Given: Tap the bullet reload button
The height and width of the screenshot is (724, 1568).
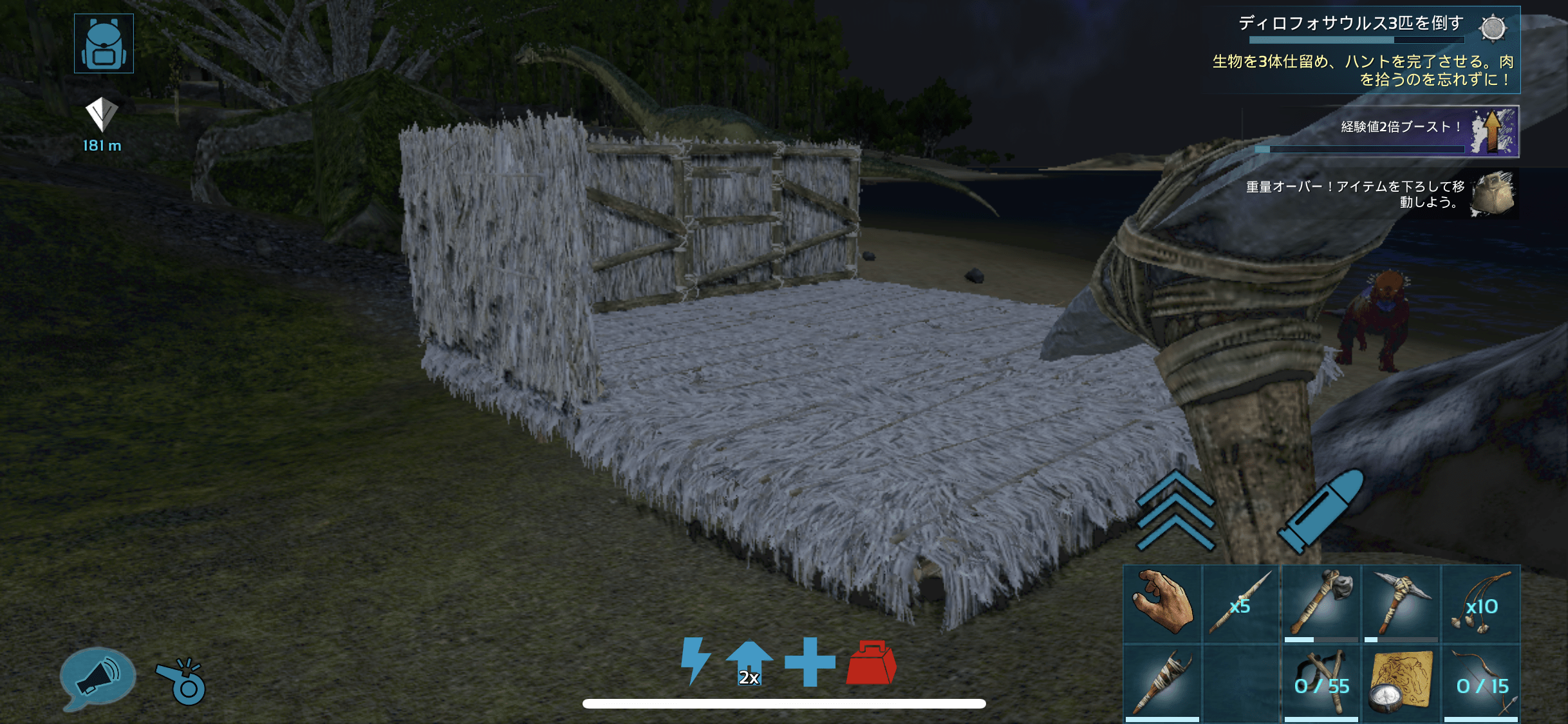Looking at the screenshot, I should pos(1321,510).
